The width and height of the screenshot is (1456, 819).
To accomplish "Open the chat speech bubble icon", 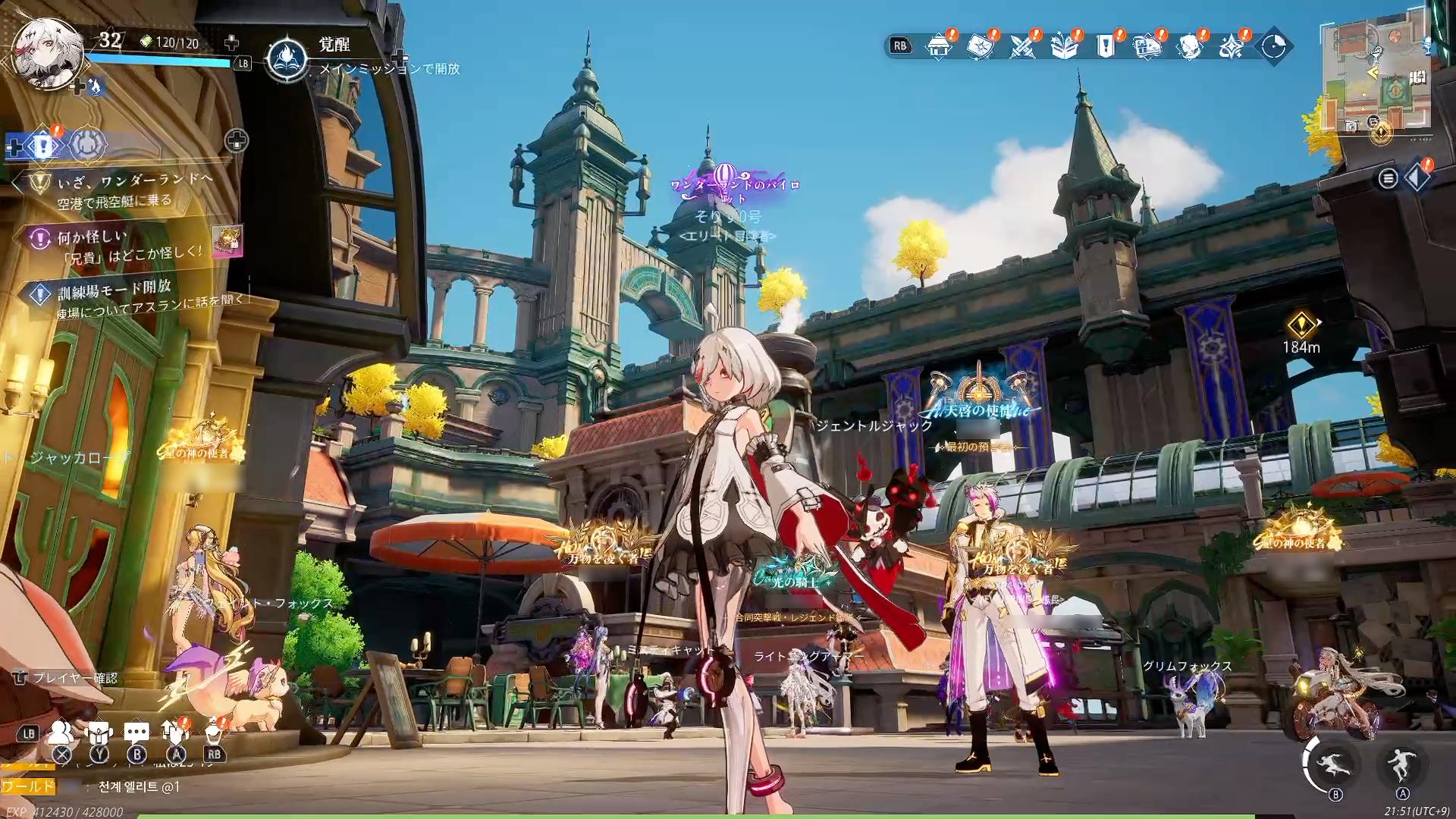I will tap(136, 733).
